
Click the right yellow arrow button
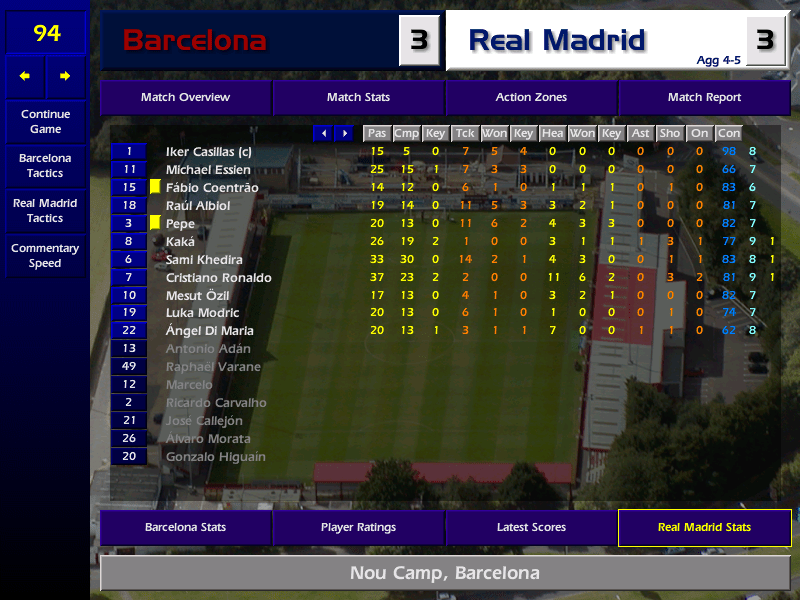pos(65,76)
